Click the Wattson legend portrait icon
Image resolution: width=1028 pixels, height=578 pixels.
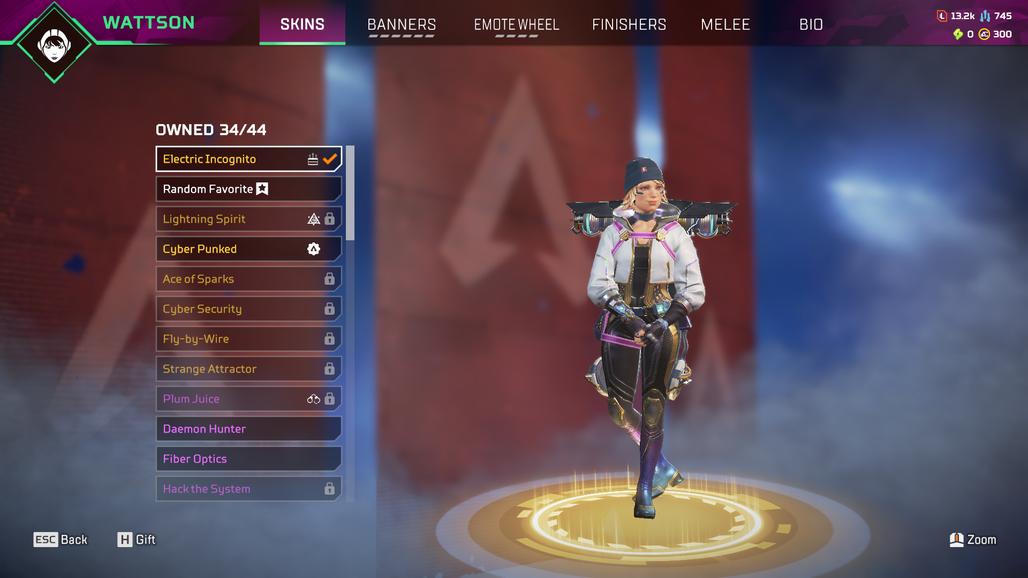point(55,41)
